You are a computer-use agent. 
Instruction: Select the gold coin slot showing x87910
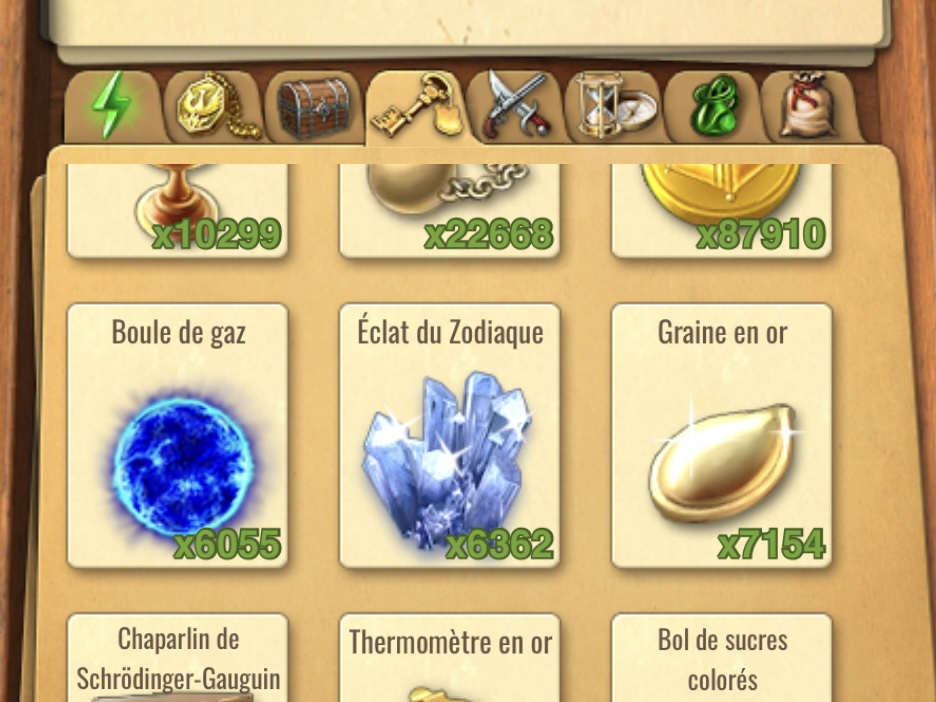click(x=722, y=211)
